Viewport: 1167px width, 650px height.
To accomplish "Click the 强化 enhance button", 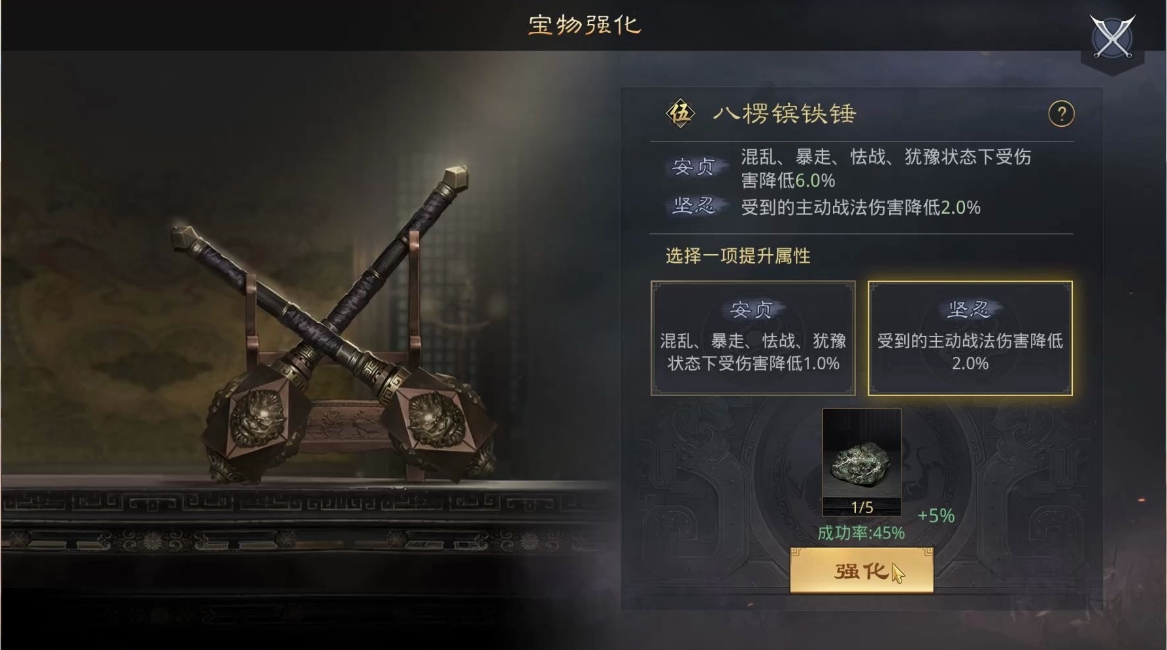I will tap(861, 572).
